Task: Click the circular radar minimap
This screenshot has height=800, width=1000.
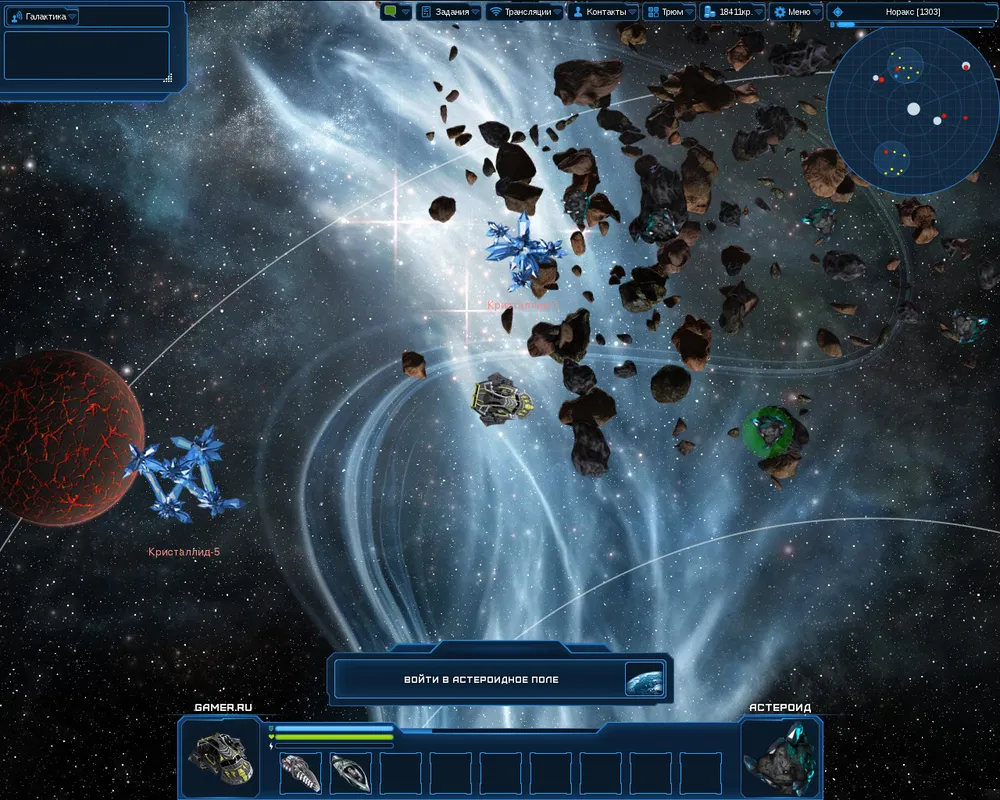Action: pos(912,109)
